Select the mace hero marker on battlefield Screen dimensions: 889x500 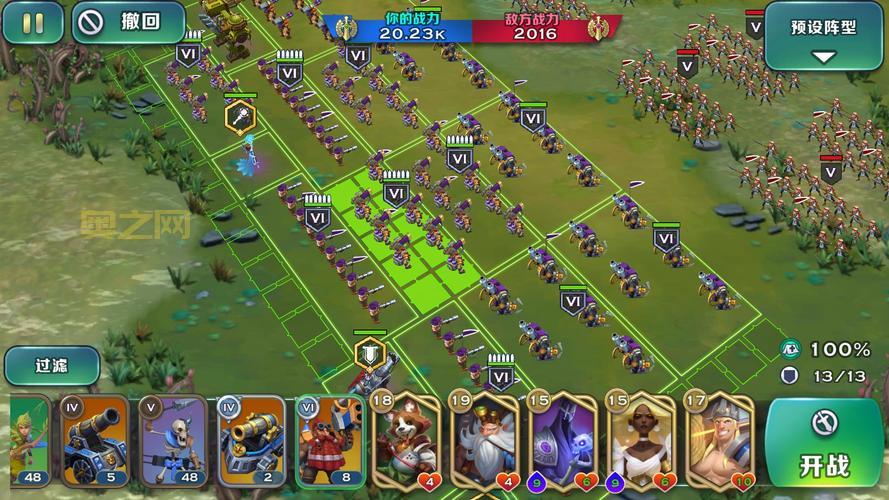(x=240, y=117)
